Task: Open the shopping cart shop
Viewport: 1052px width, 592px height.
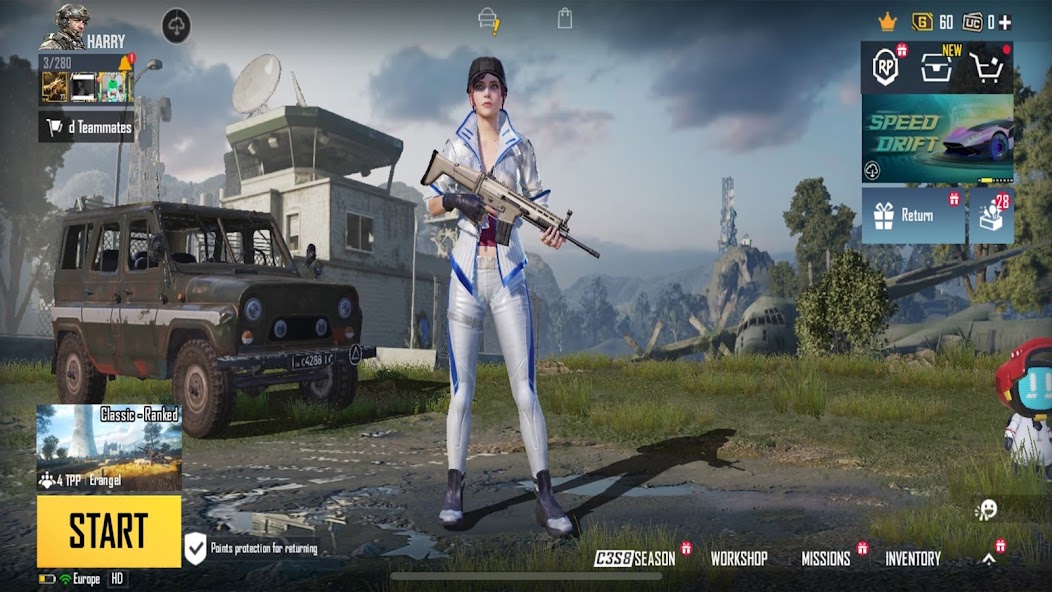Action: 987,67
